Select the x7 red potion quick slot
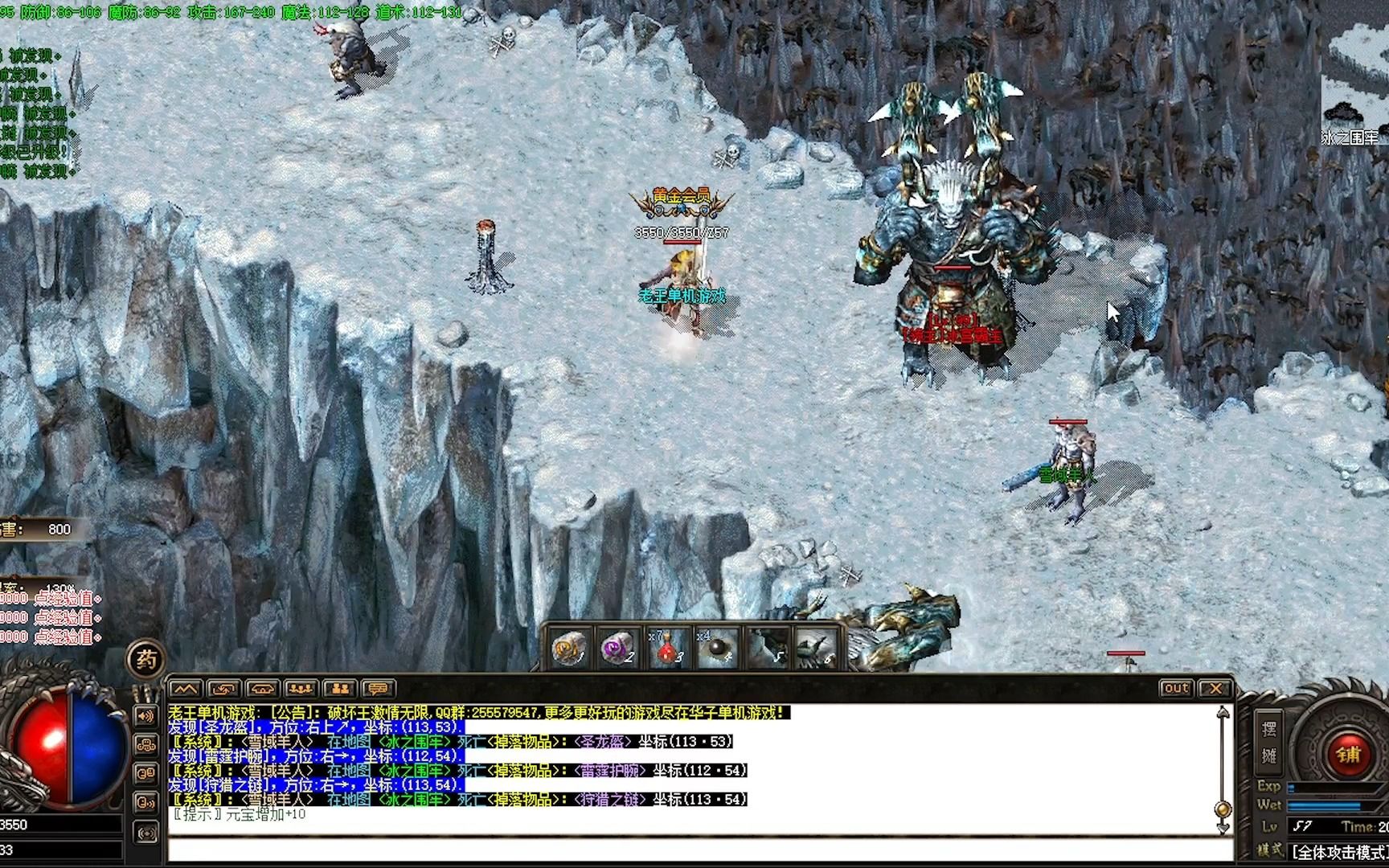Viewport: 1389px width, 868px height. click(x=667, y=649)
